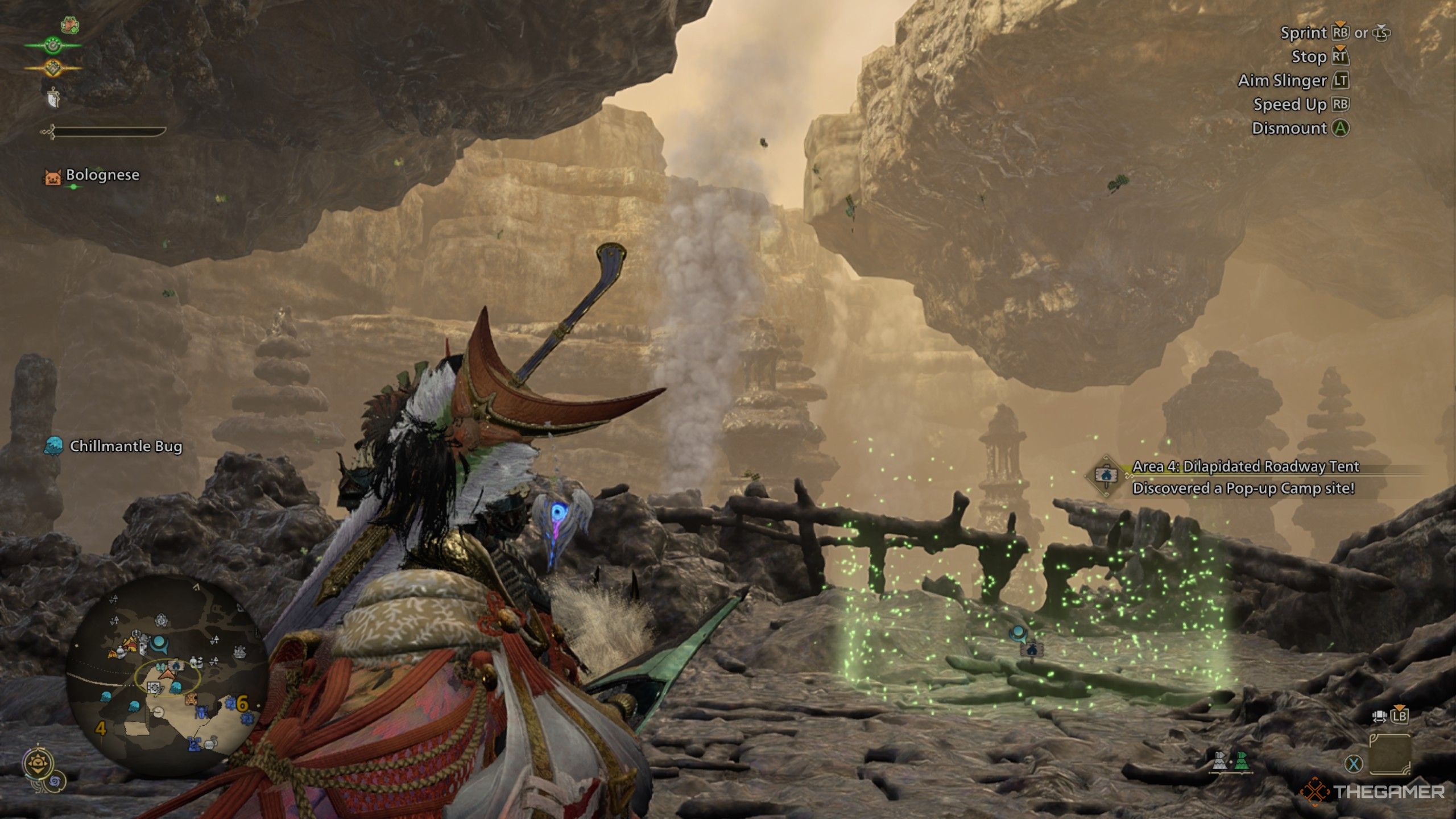Click the Bolognese Palico face icon

click(53, 176)
